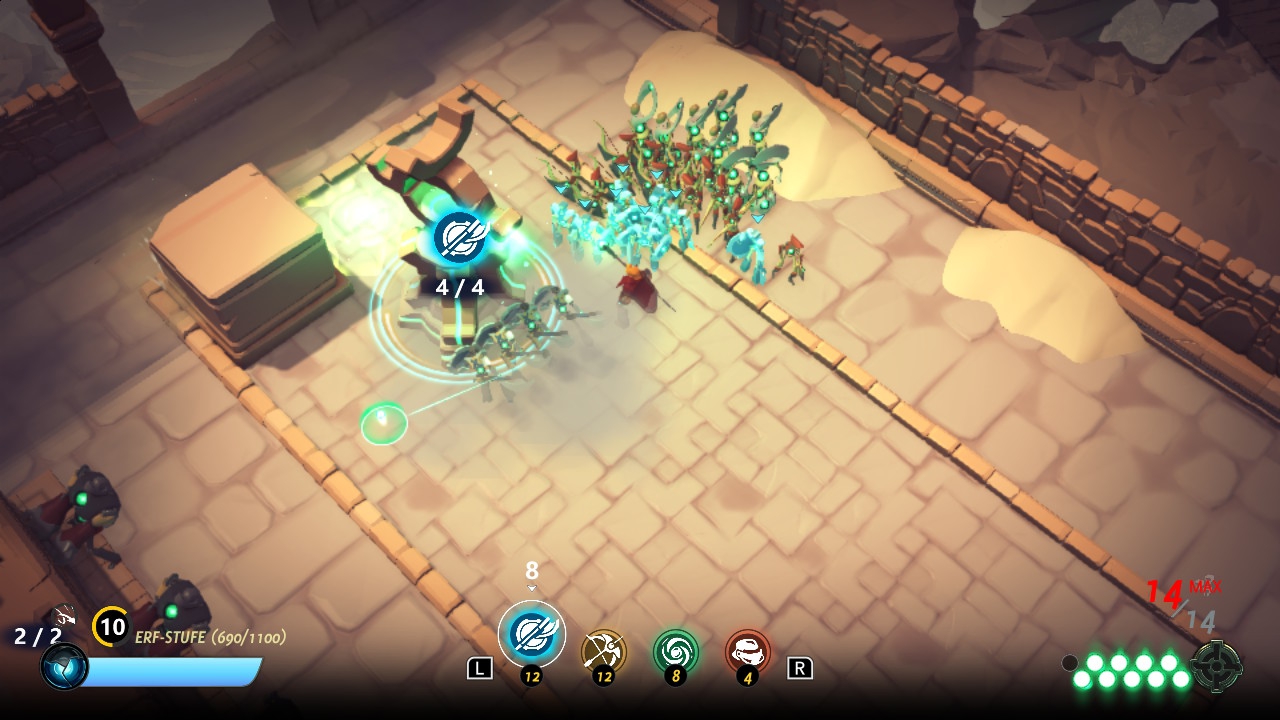Click the blue shield orb portrait
The image size is (1280, 720).
point(64,667)
